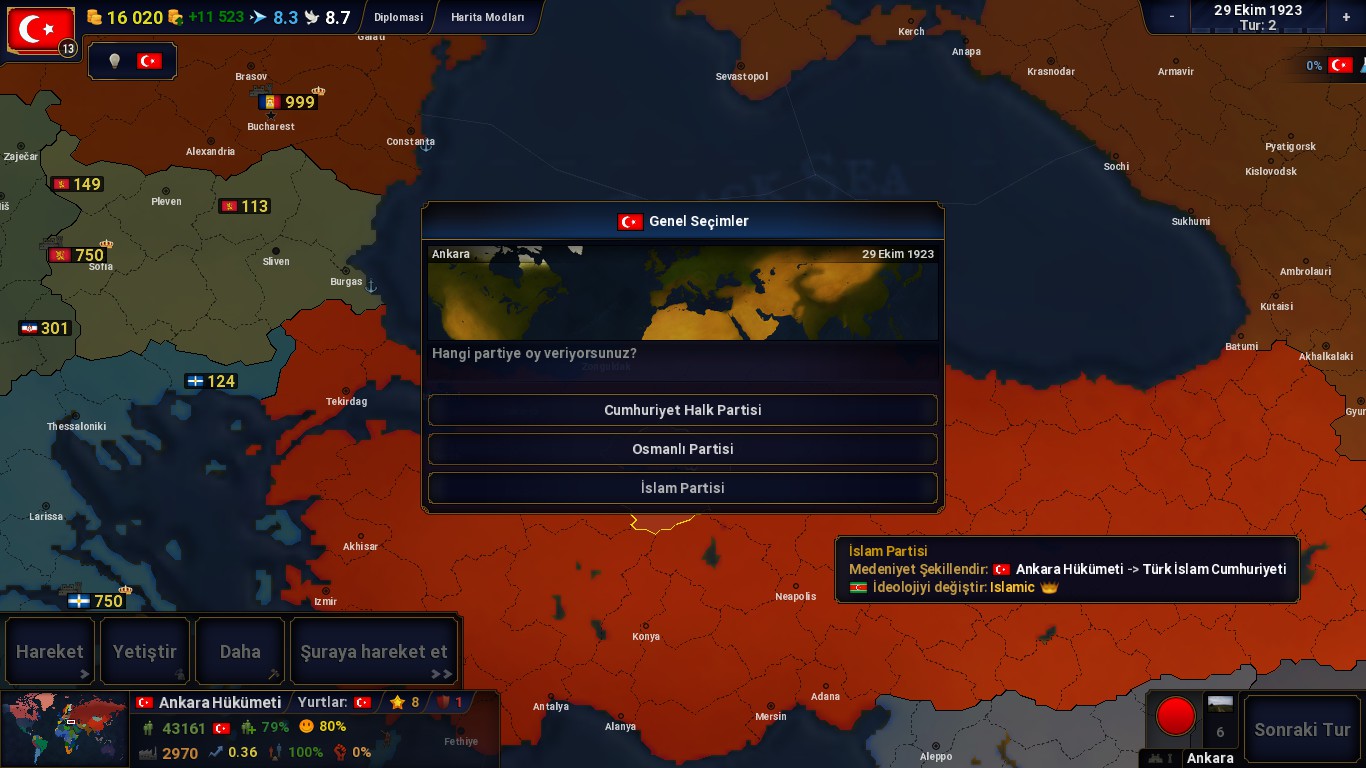This screenshot has height=768, width=1366.
Task: Select İslam Partisi in the election
Action: coord(682,488)
